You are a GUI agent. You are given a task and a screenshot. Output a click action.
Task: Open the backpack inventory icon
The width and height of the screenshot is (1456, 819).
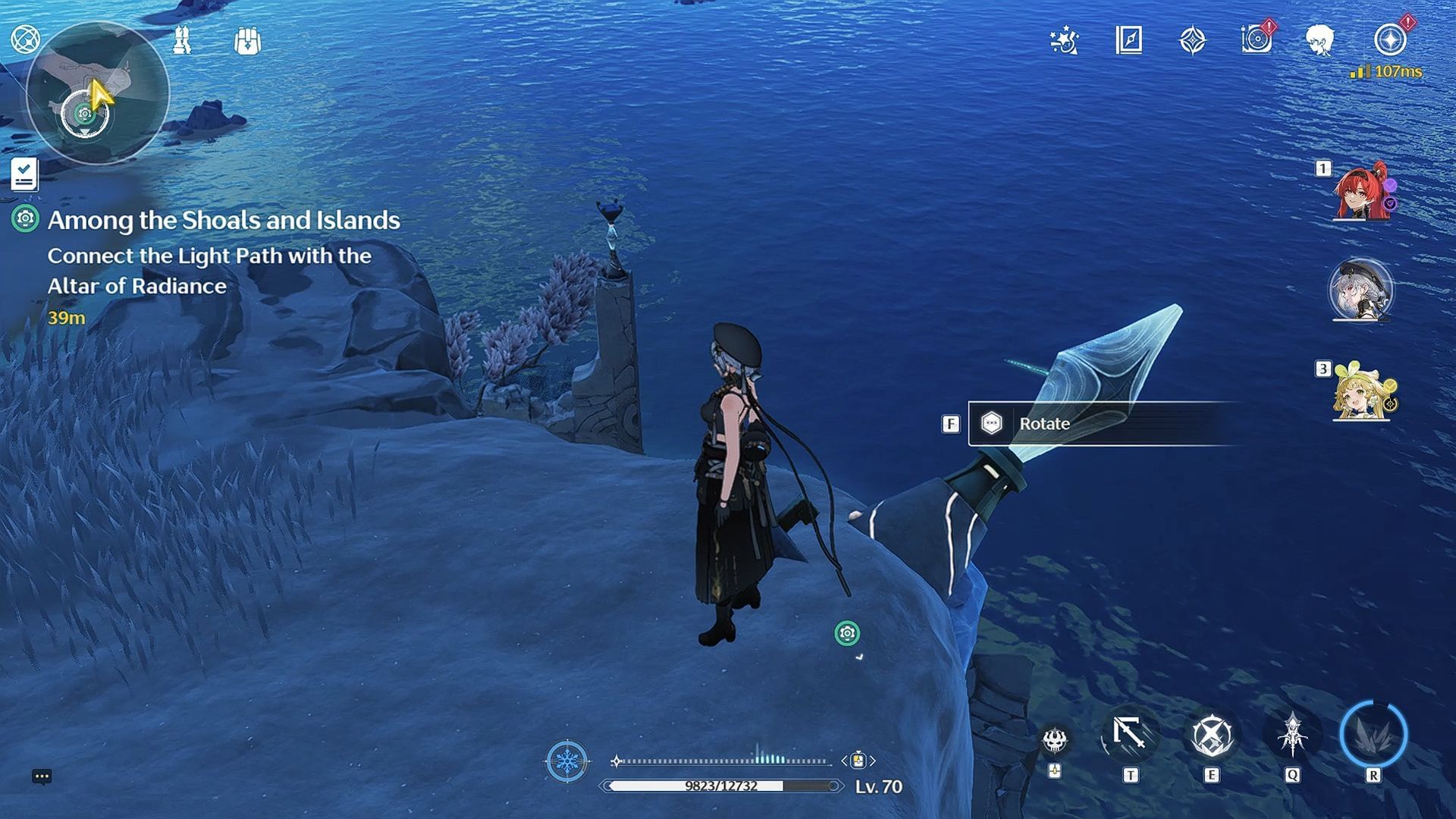pyautogui.click(x=247, y=41)
